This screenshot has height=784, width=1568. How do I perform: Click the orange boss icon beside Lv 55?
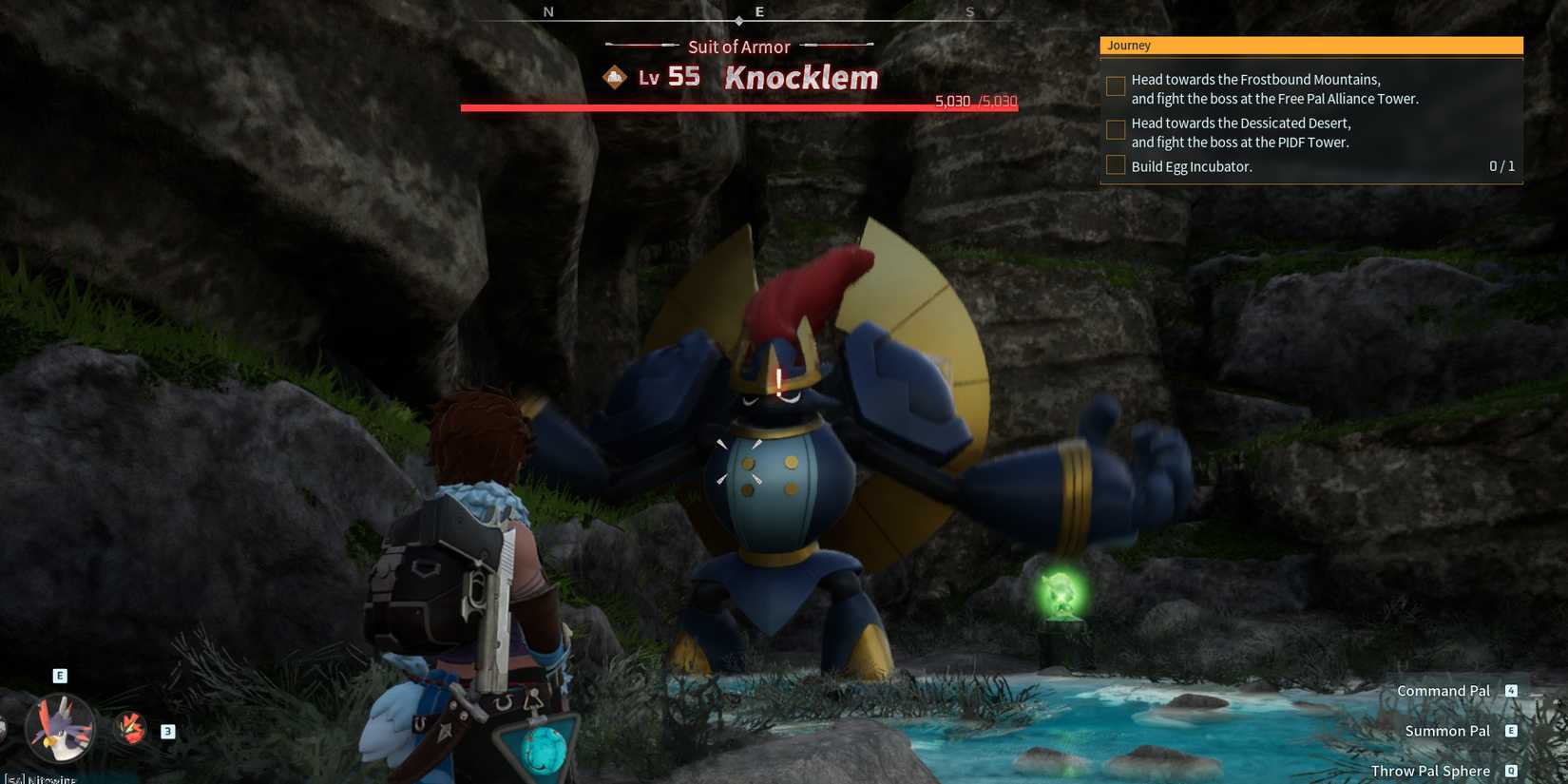coord(614,77)
